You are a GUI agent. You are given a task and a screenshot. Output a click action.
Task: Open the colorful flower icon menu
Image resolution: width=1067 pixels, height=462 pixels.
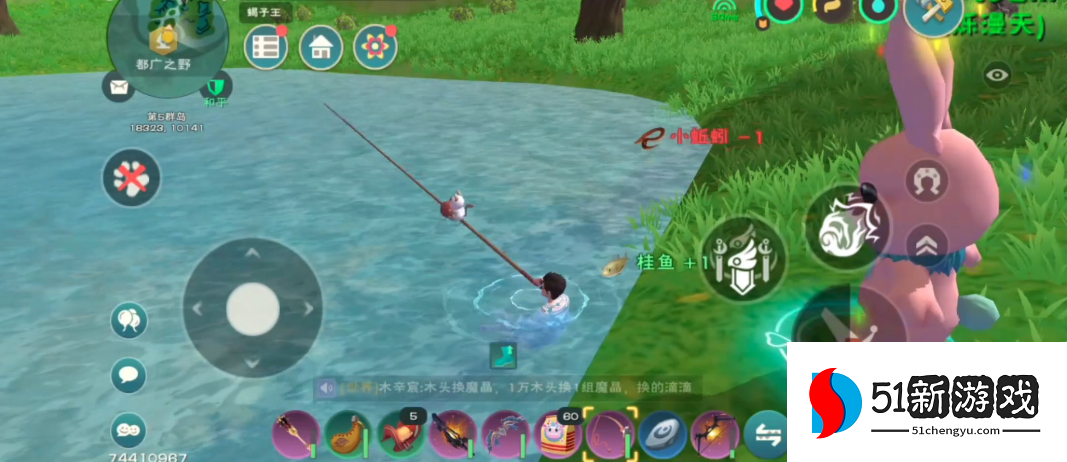pos(375,46)
